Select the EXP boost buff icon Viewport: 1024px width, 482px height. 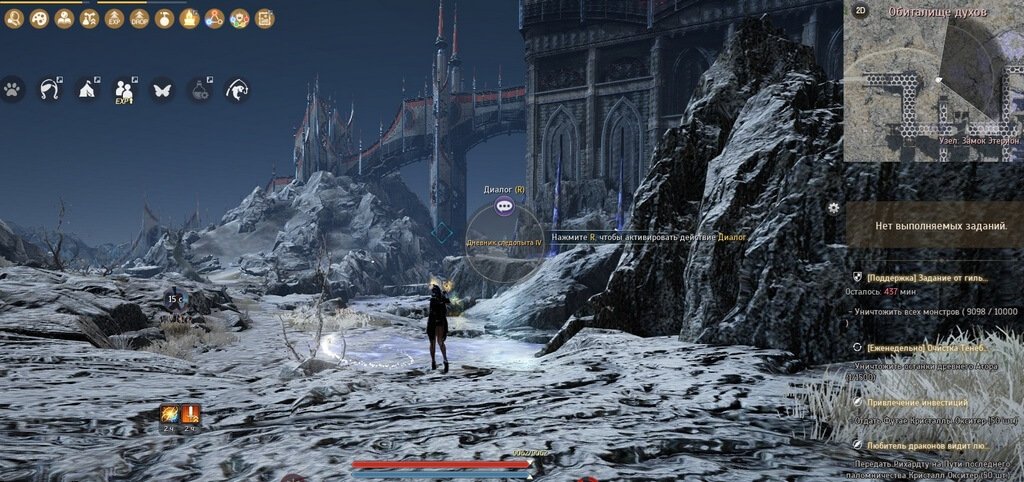[x=114, y=18]
